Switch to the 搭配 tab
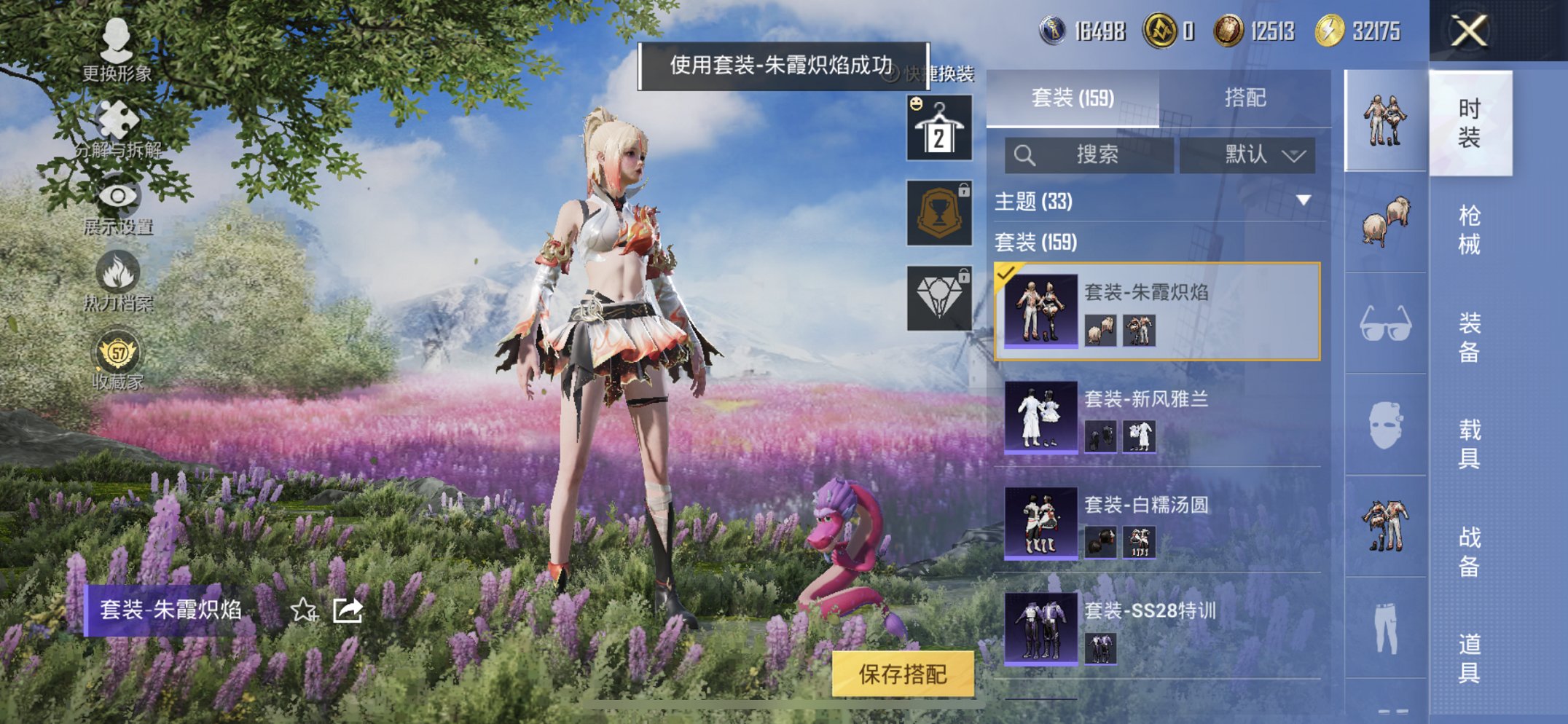Viewport: 1568px width, 724px height. [x=1244, y=97]
